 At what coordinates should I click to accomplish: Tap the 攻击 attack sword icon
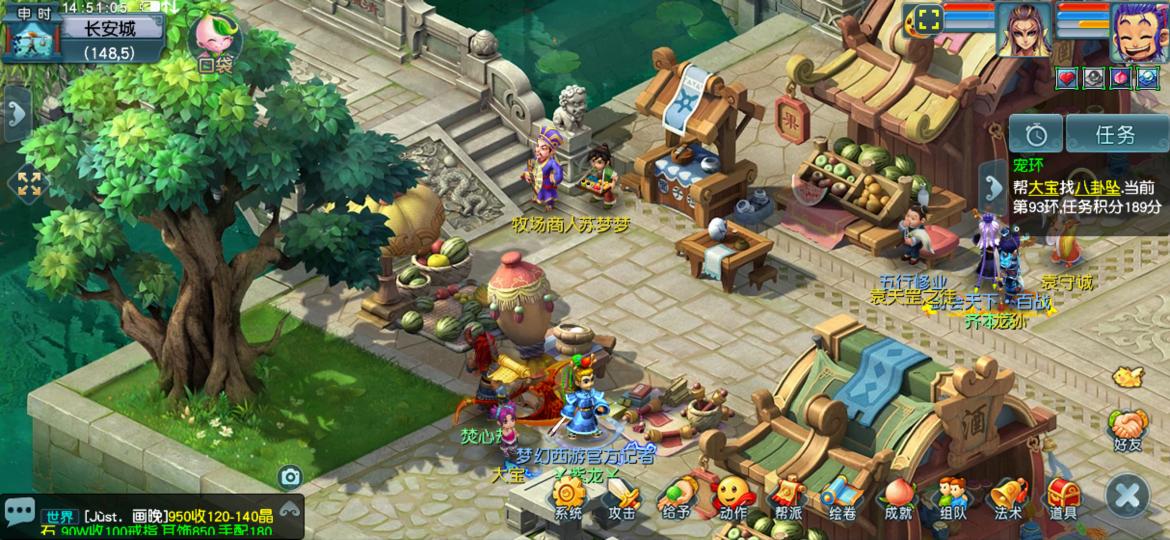(x=622, y=495)
